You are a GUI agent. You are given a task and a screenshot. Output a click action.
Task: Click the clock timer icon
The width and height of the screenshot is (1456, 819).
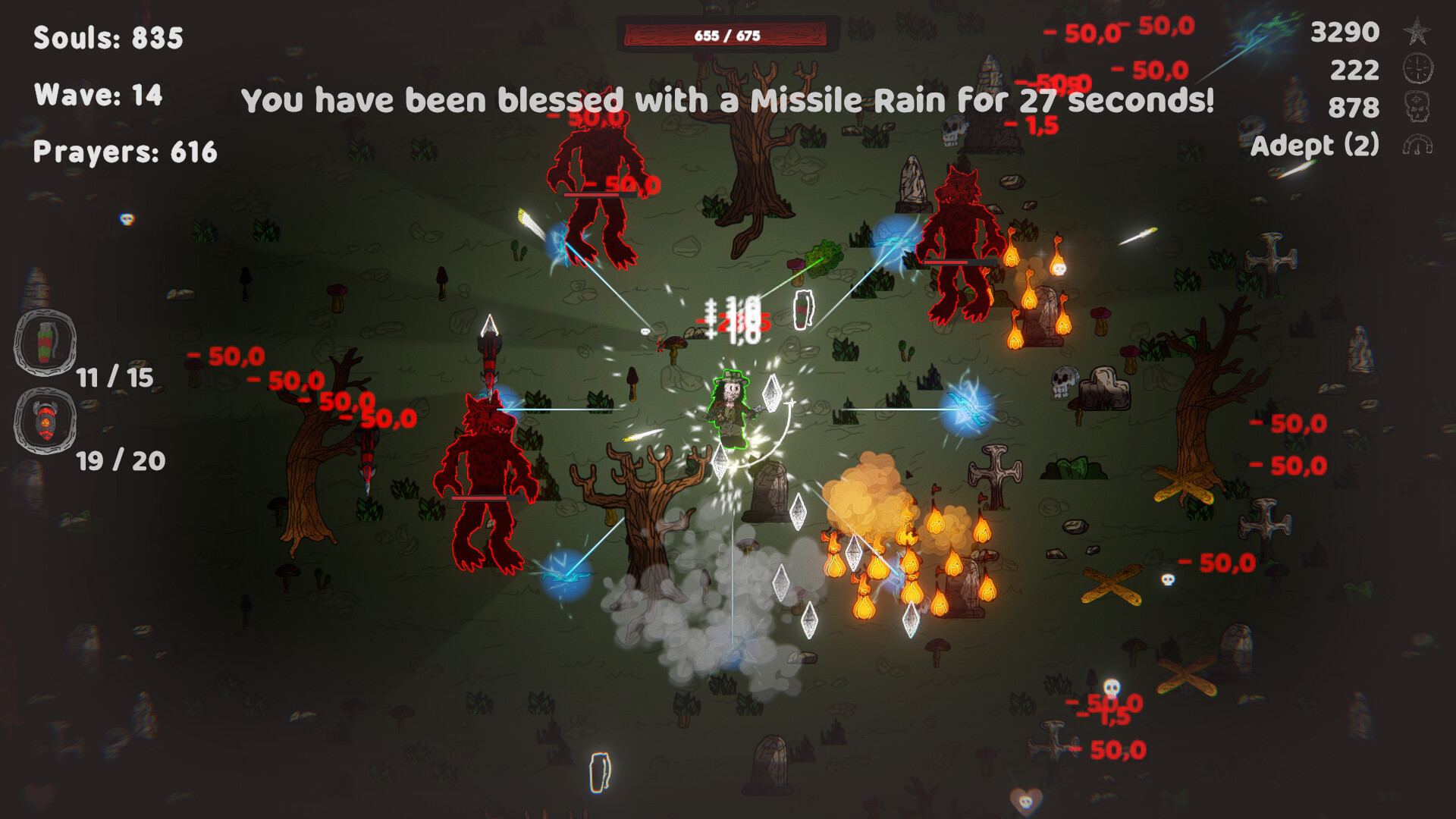[x=1417, y=69]
